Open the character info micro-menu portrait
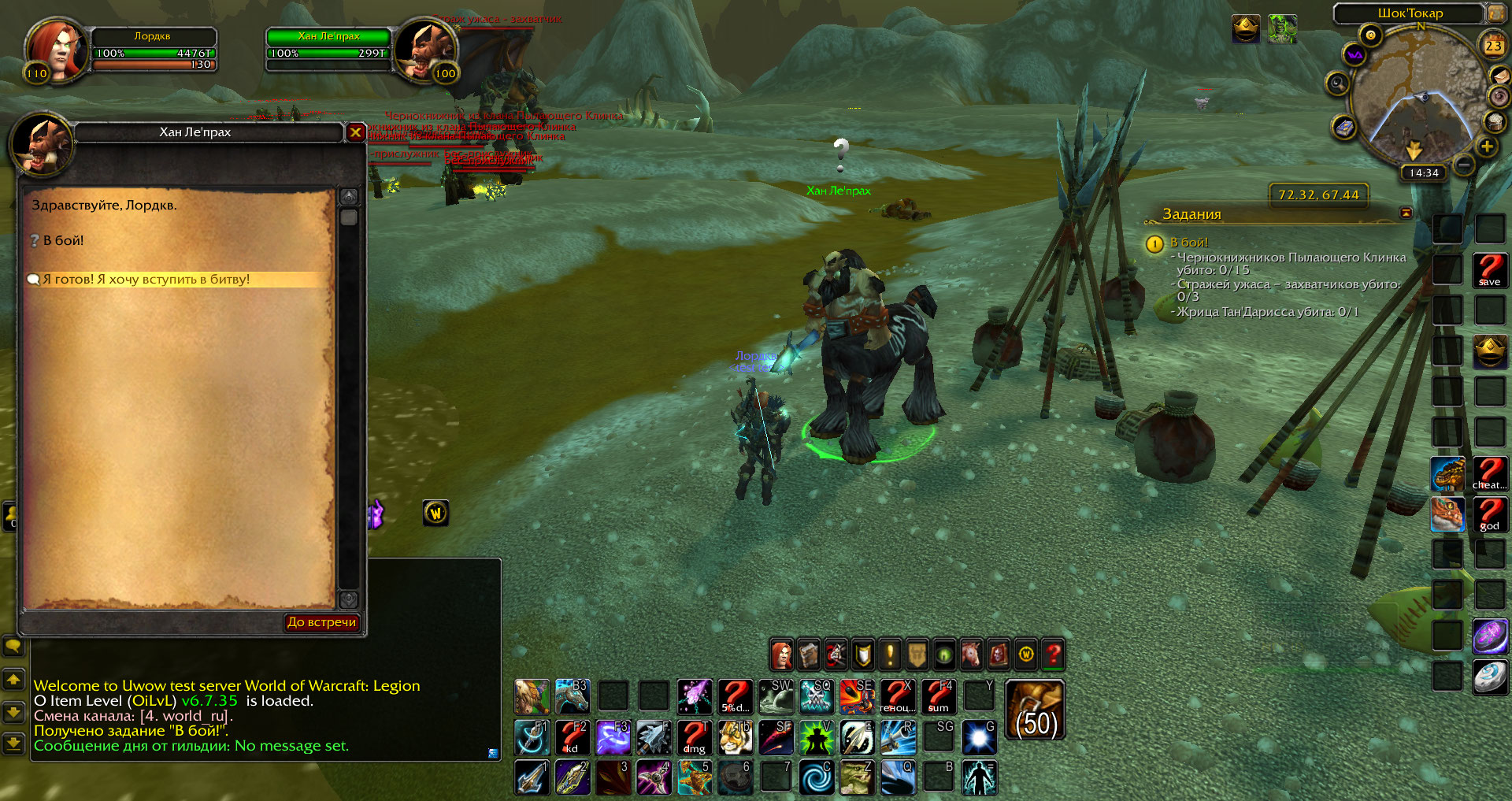1512x801 pixels. [x=782, y=654]
